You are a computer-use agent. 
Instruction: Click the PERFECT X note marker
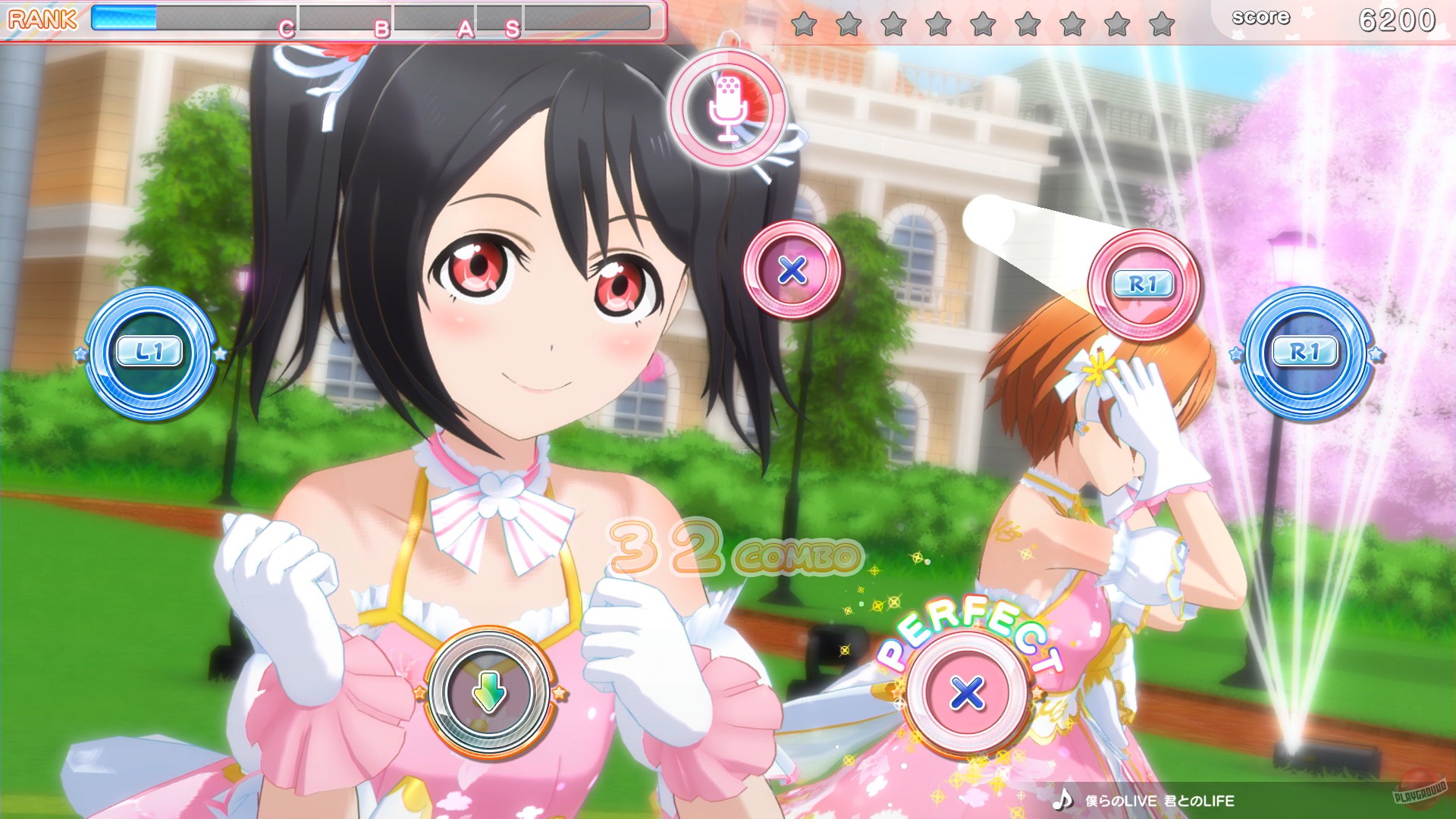(965, 692)
